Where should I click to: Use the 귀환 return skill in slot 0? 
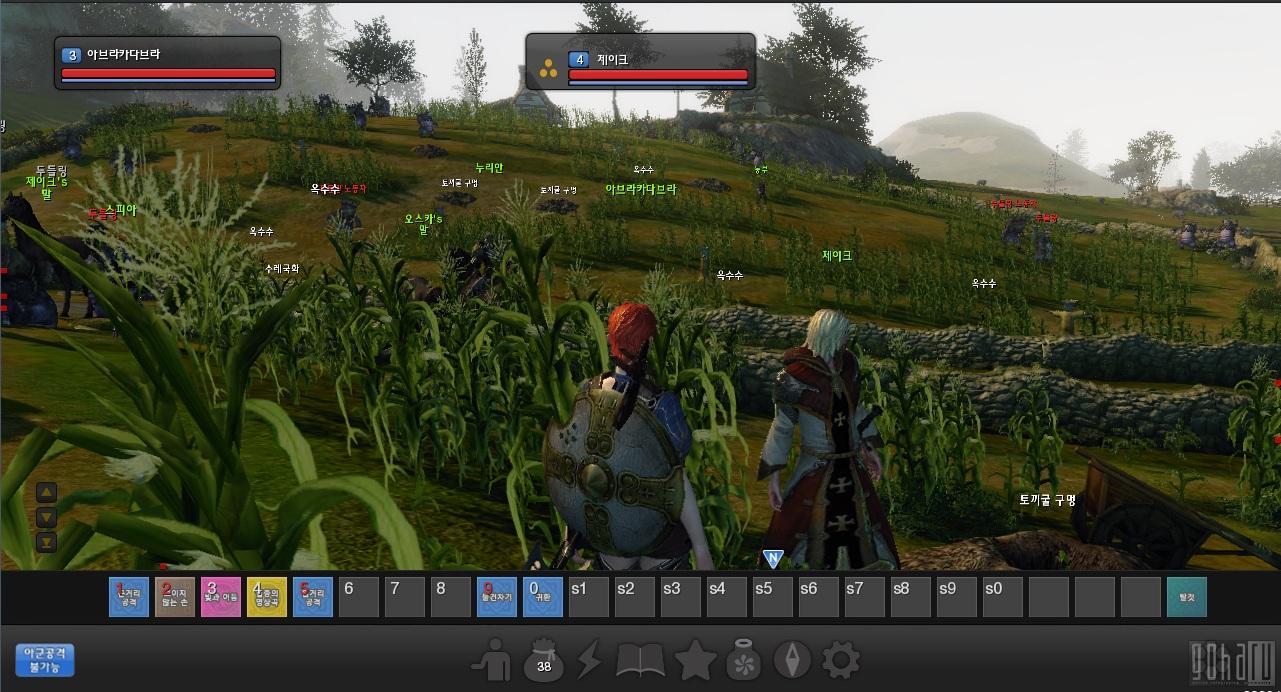pyautogui.click(x=543, y=597)
